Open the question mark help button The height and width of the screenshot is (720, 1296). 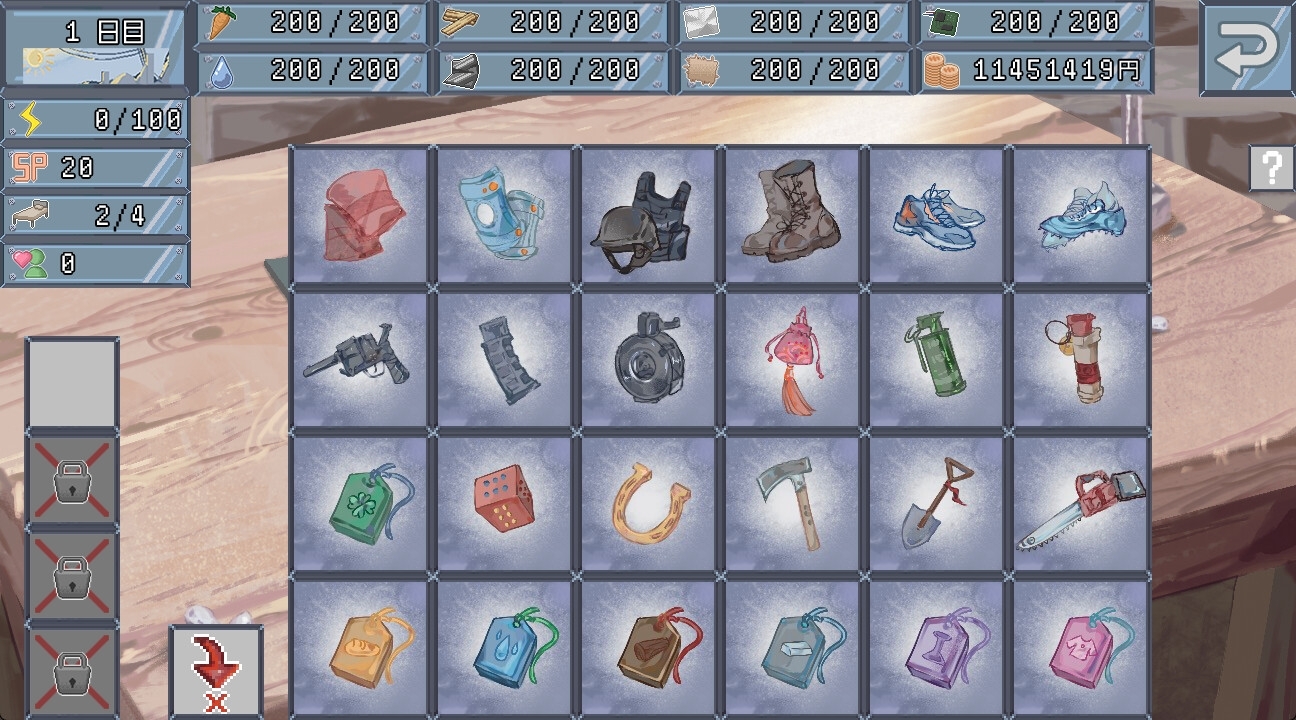tap(1271, 168)
